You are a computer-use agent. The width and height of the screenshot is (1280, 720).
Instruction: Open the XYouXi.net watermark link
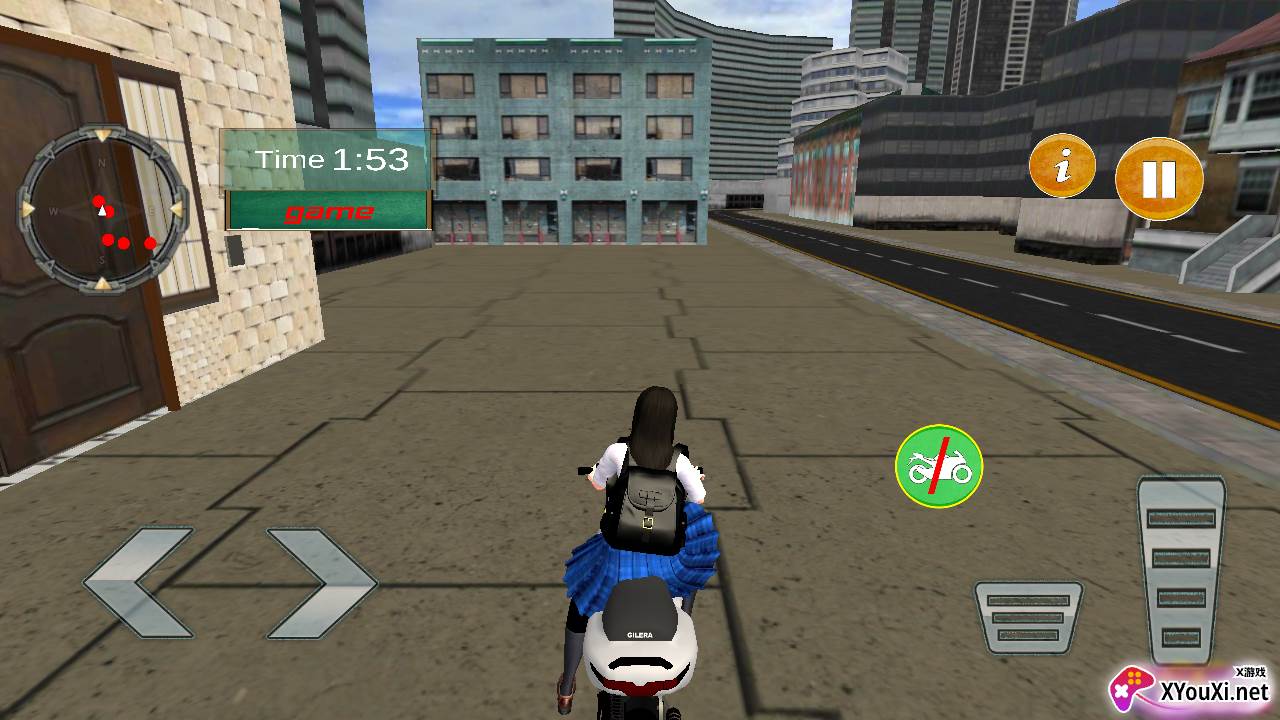tap(1190, 690)
